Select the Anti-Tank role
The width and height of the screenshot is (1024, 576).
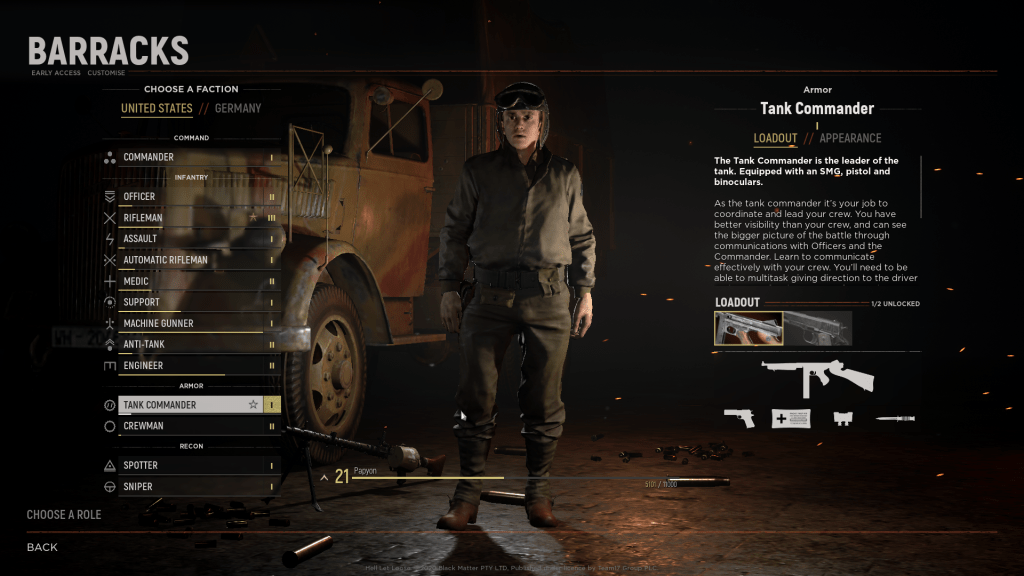pyautogui.click(x=190, y=345)
